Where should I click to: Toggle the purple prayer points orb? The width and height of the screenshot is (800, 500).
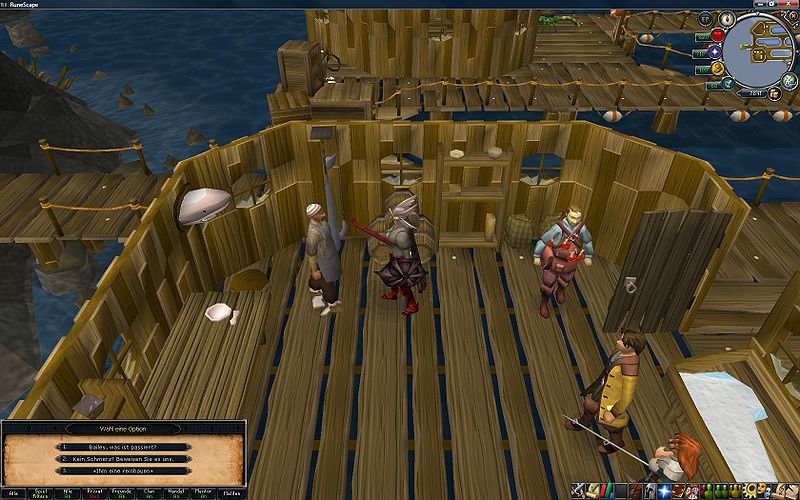[716, 51]
